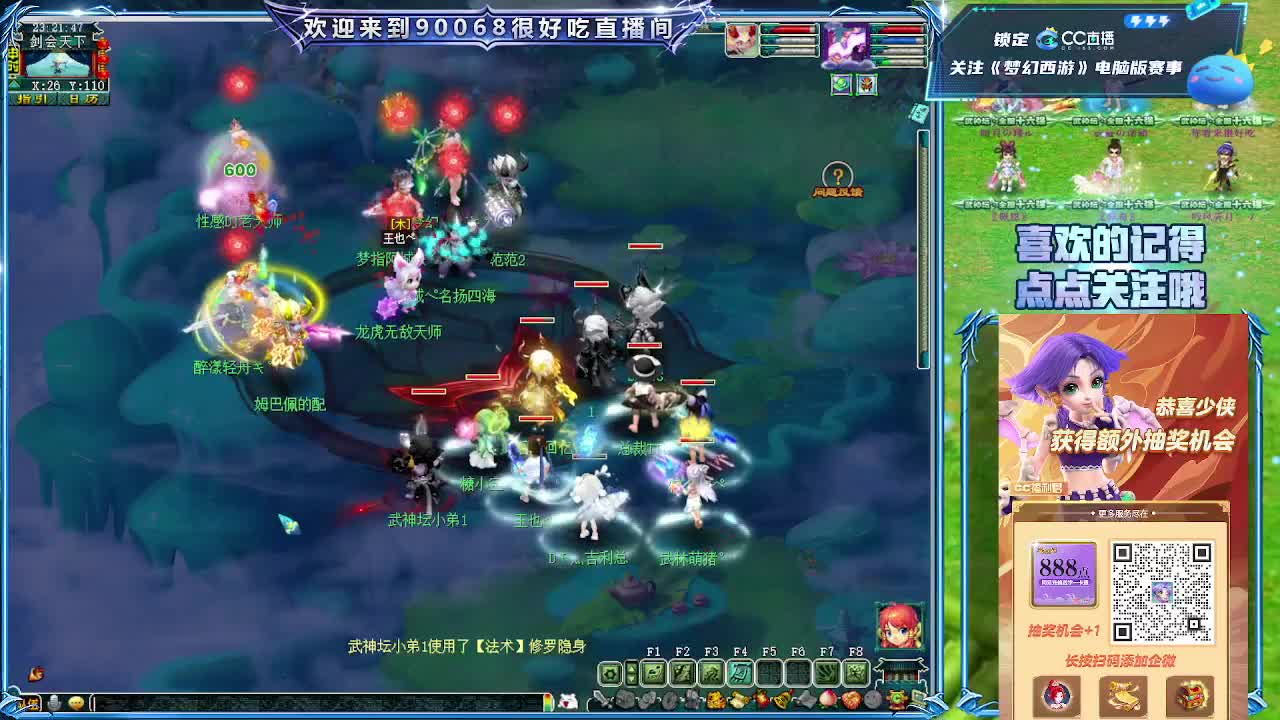The image size is (1280, 720).
Task: Open the emoticon icon next to the microphone
Action: tap(76, 700)
